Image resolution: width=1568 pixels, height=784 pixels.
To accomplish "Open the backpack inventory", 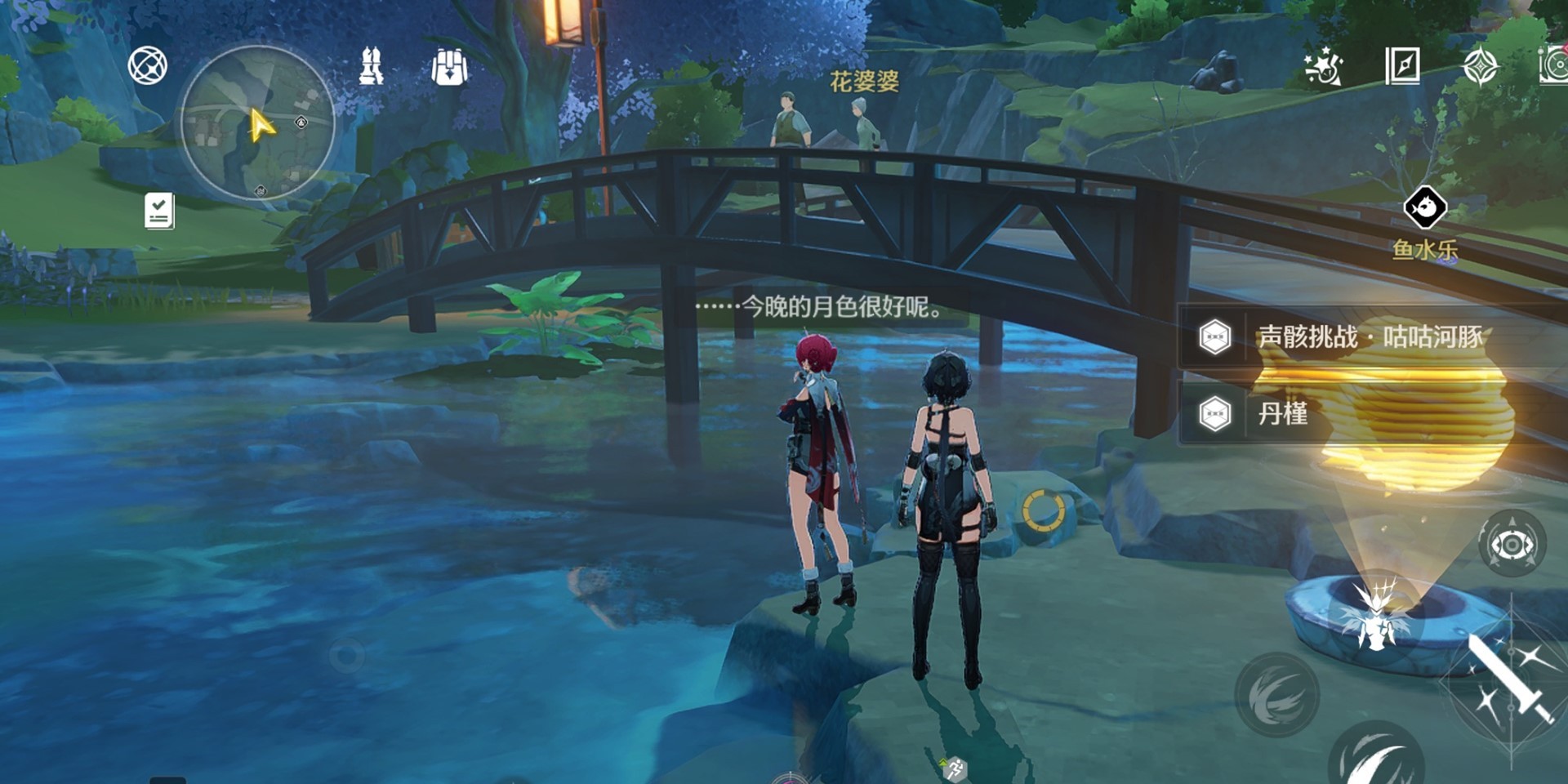I will click(449, 67).
